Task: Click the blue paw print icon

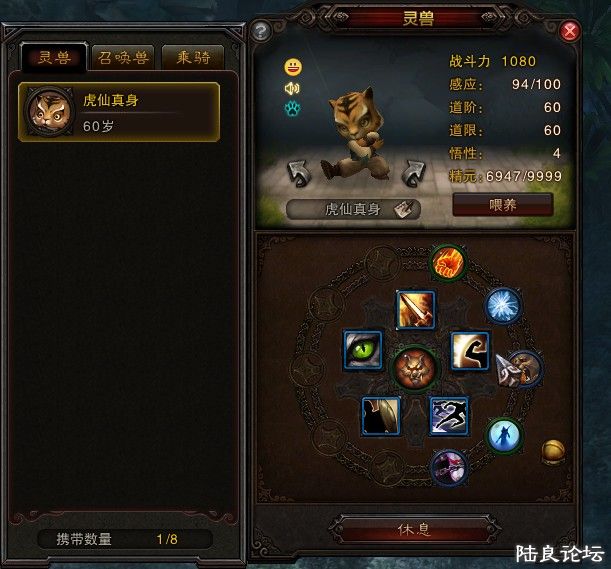Action: pyautogui.click(x=293, y=106)
